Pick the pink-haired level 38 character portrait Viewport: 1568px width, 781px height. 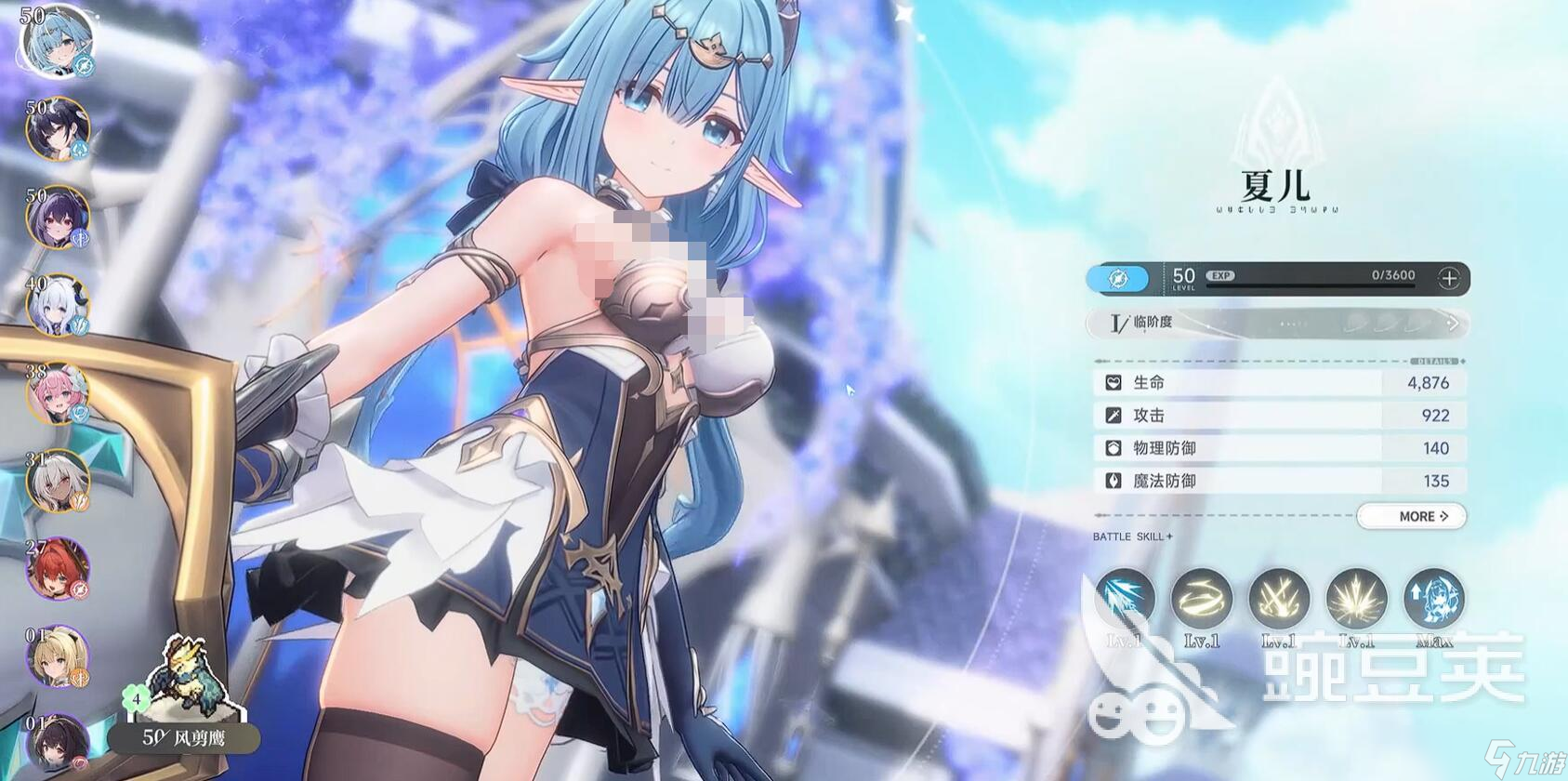pyautogui.click(x=58, y=393)
